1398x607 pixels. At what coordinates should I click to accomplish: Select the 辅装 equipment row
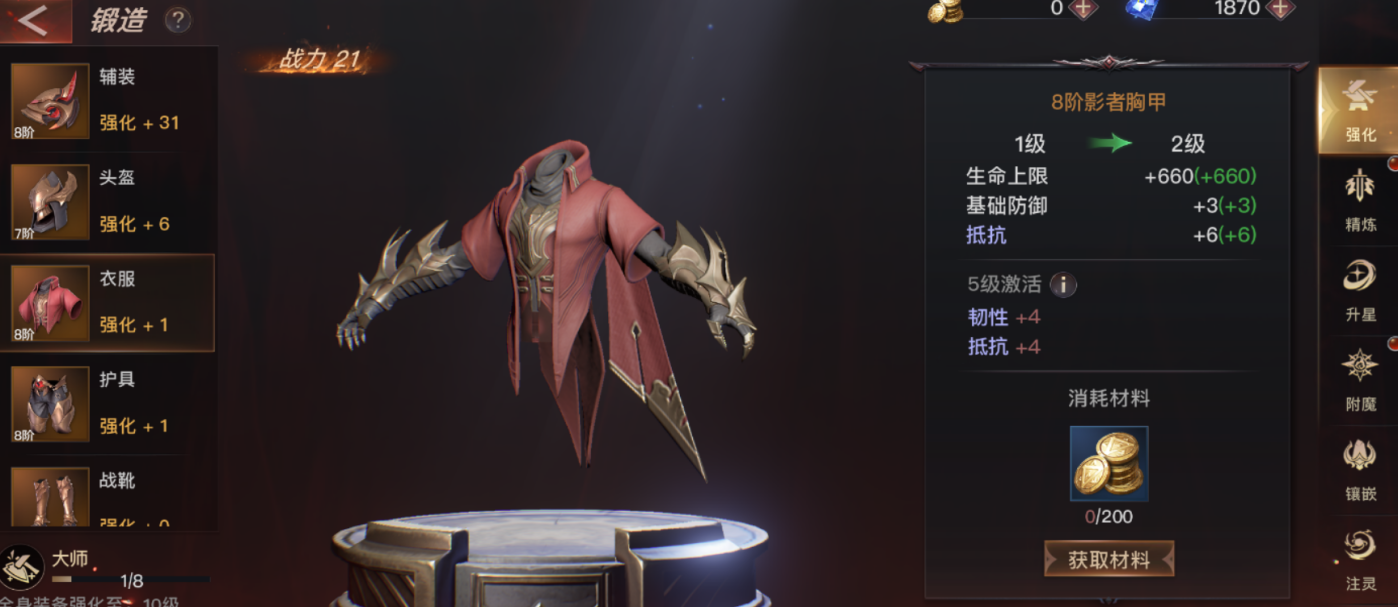tap(108, 100)
